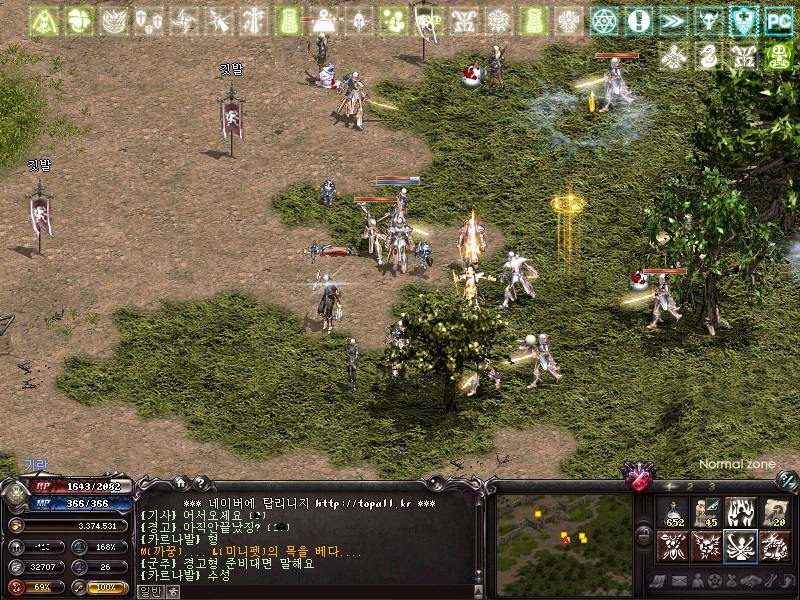Use the potion slot showing 652

[675, 513]
